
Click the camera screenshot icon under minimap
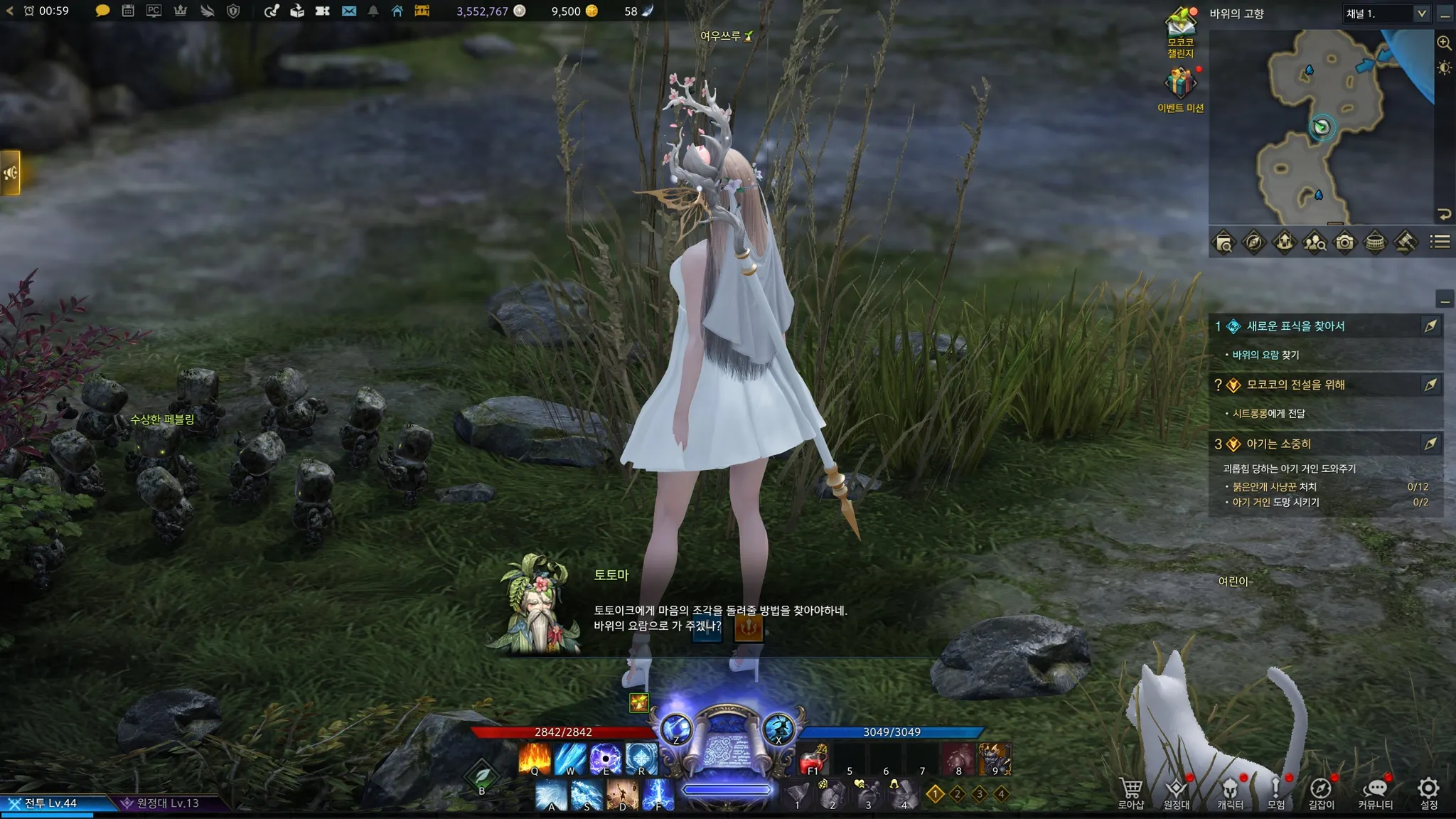1344,242
